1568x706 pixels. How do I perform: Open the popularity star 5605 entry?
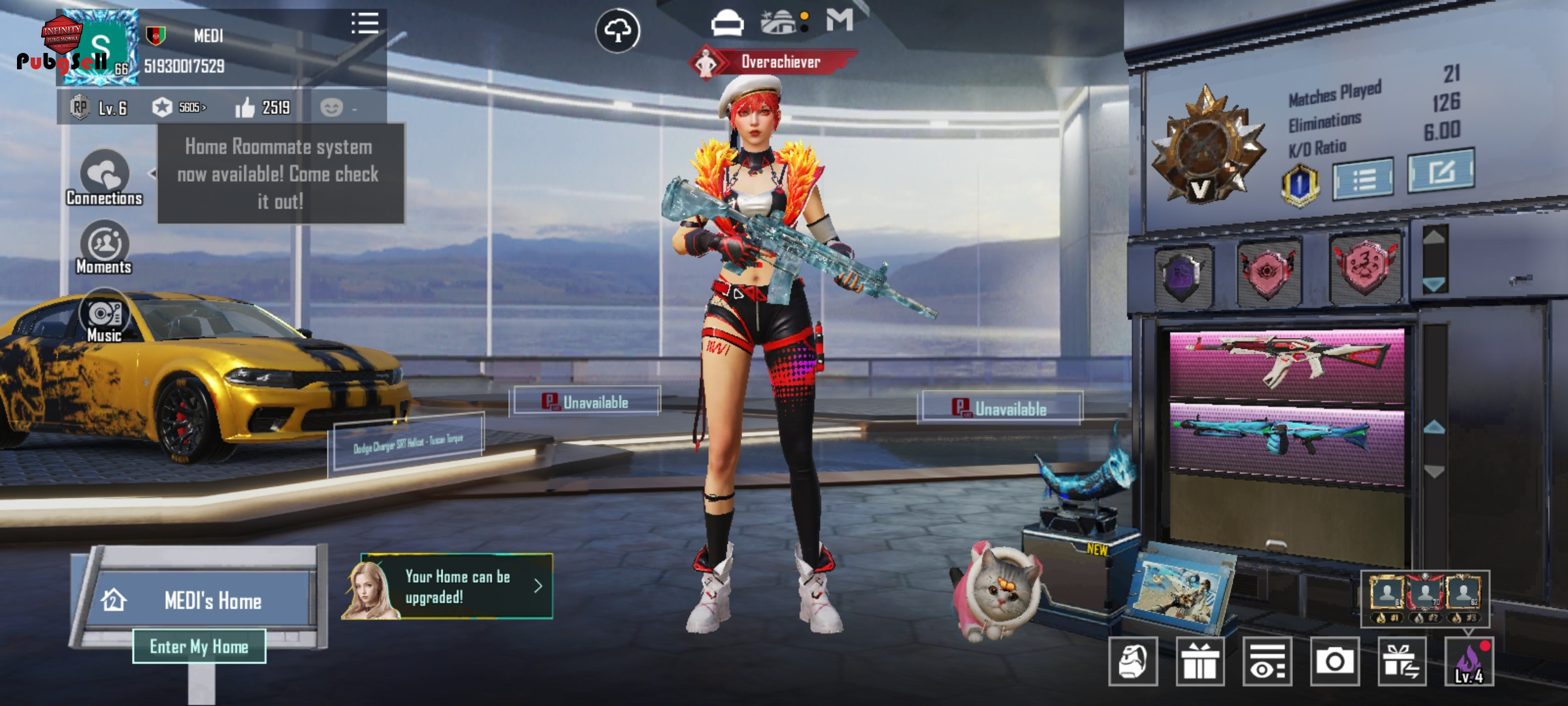coord(179,107)
